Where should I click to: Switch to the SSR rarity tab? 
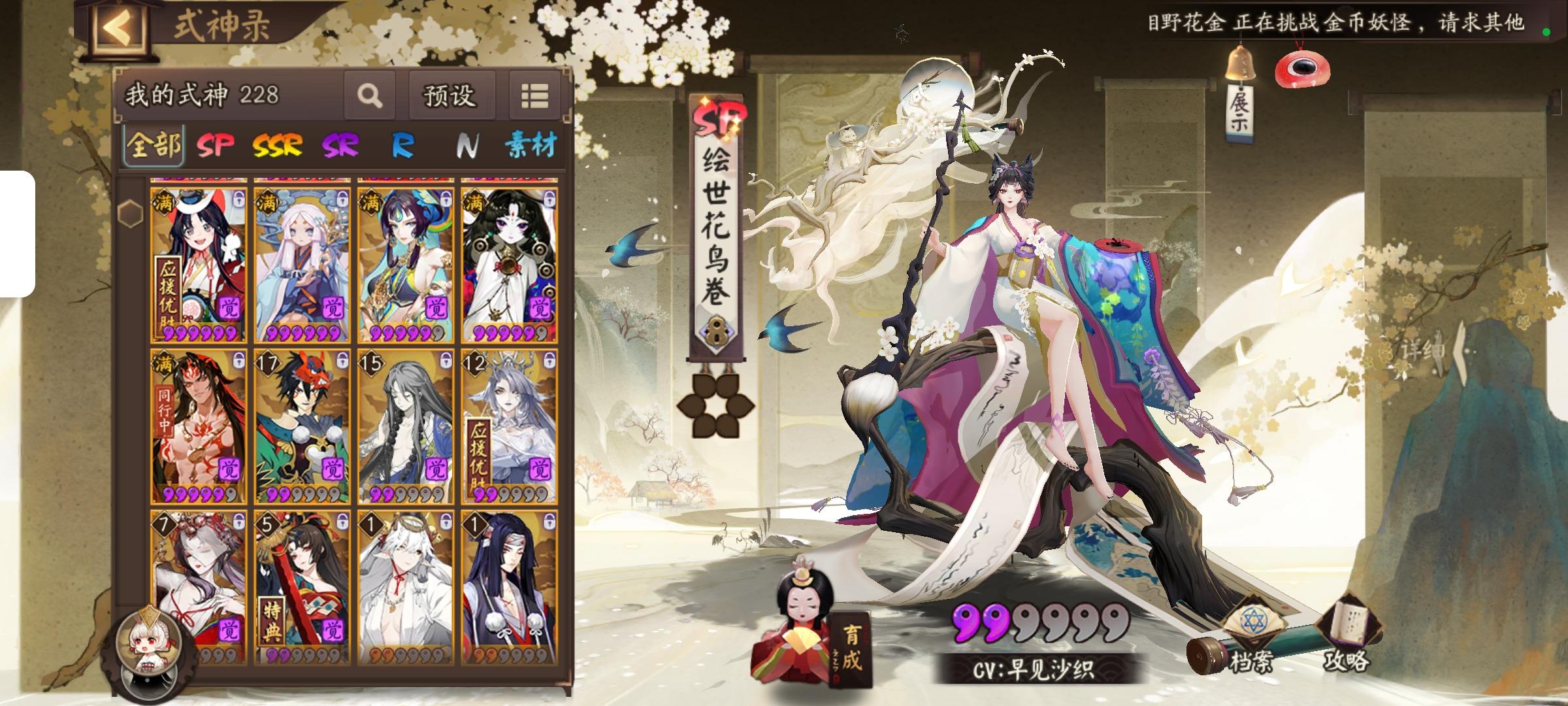coord(276,146)
